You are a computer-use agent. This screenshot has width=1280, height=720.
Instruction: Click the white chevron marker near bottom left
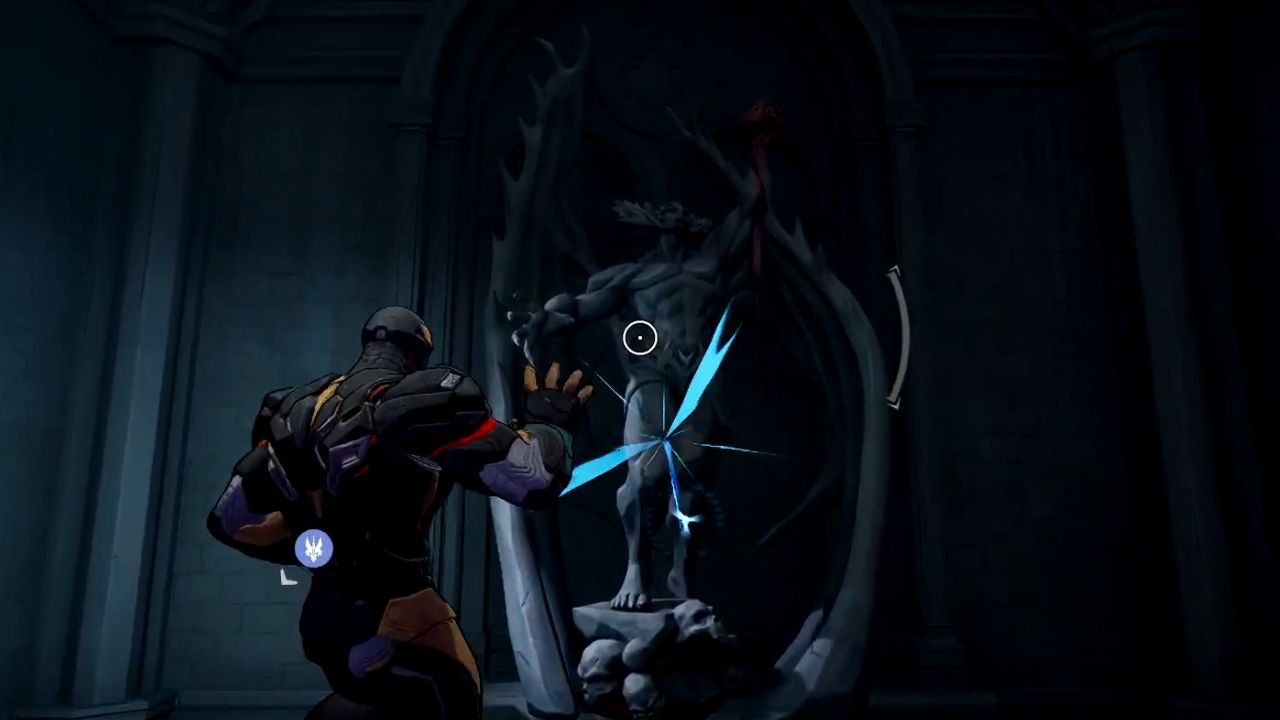point(290,578)
